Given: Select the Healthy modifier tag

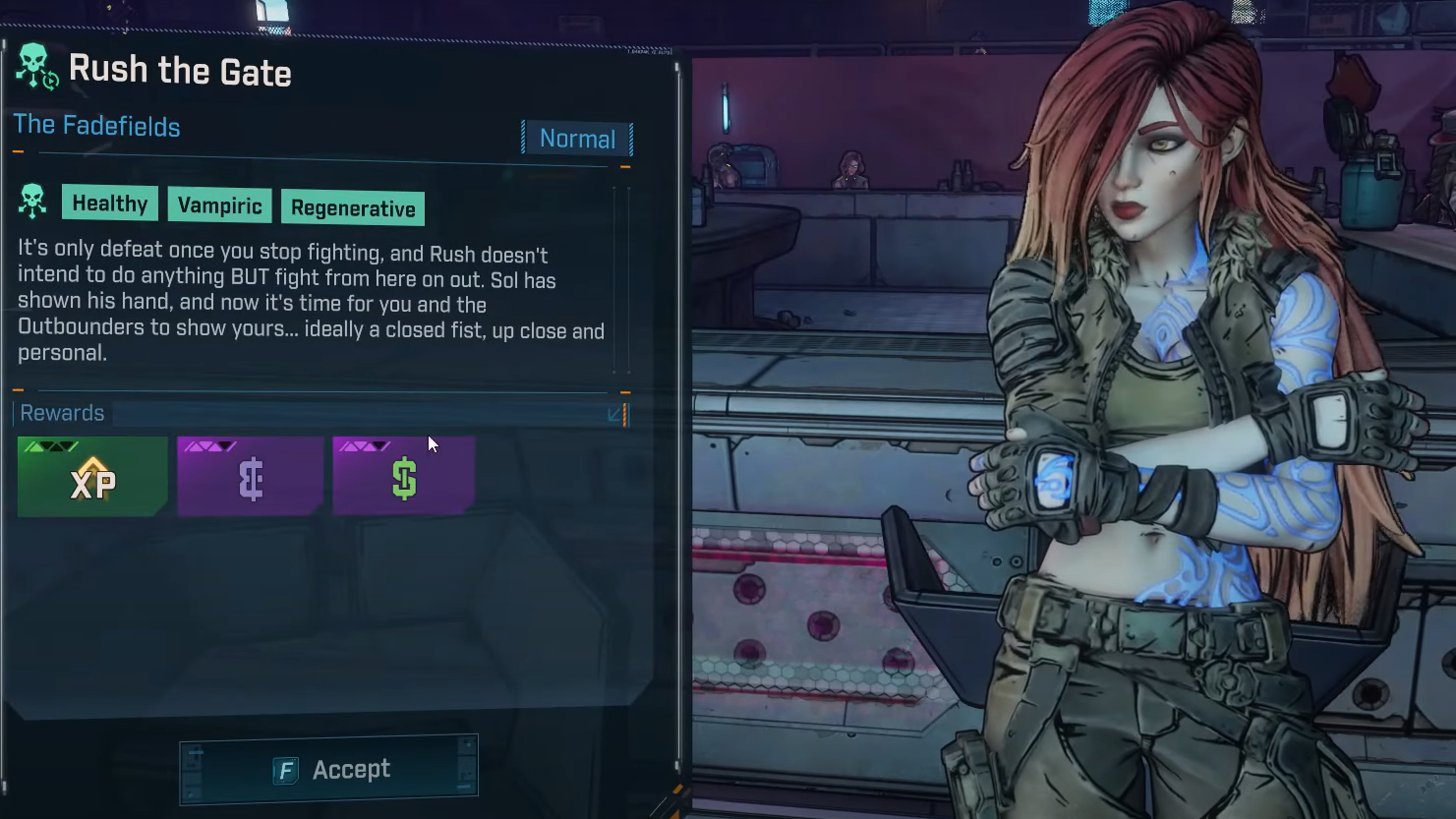Looking at the screenshot, I should pos(109,204).
